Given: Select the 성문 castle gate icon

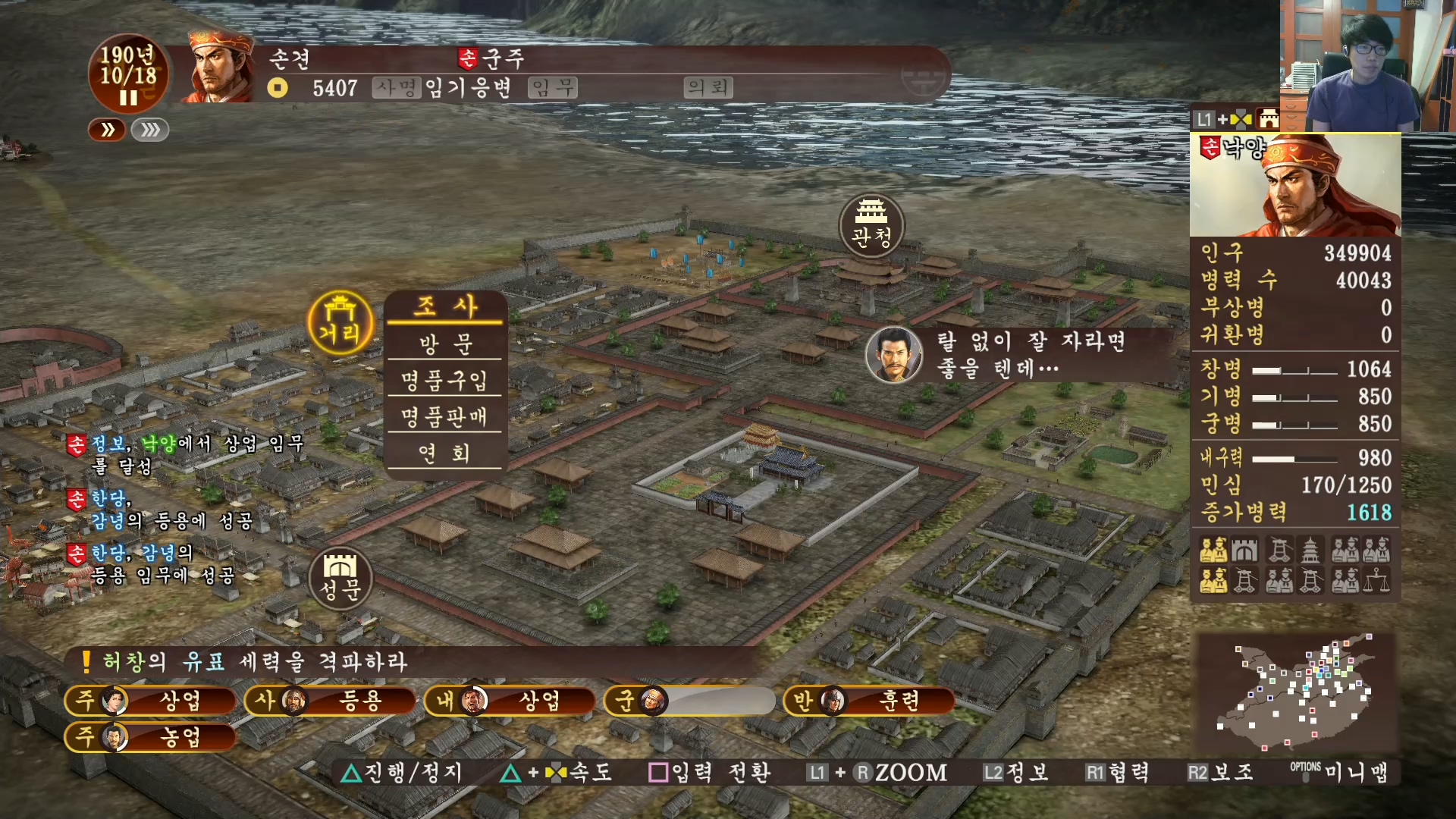Looking at the screenshot, I should [340, 578].
